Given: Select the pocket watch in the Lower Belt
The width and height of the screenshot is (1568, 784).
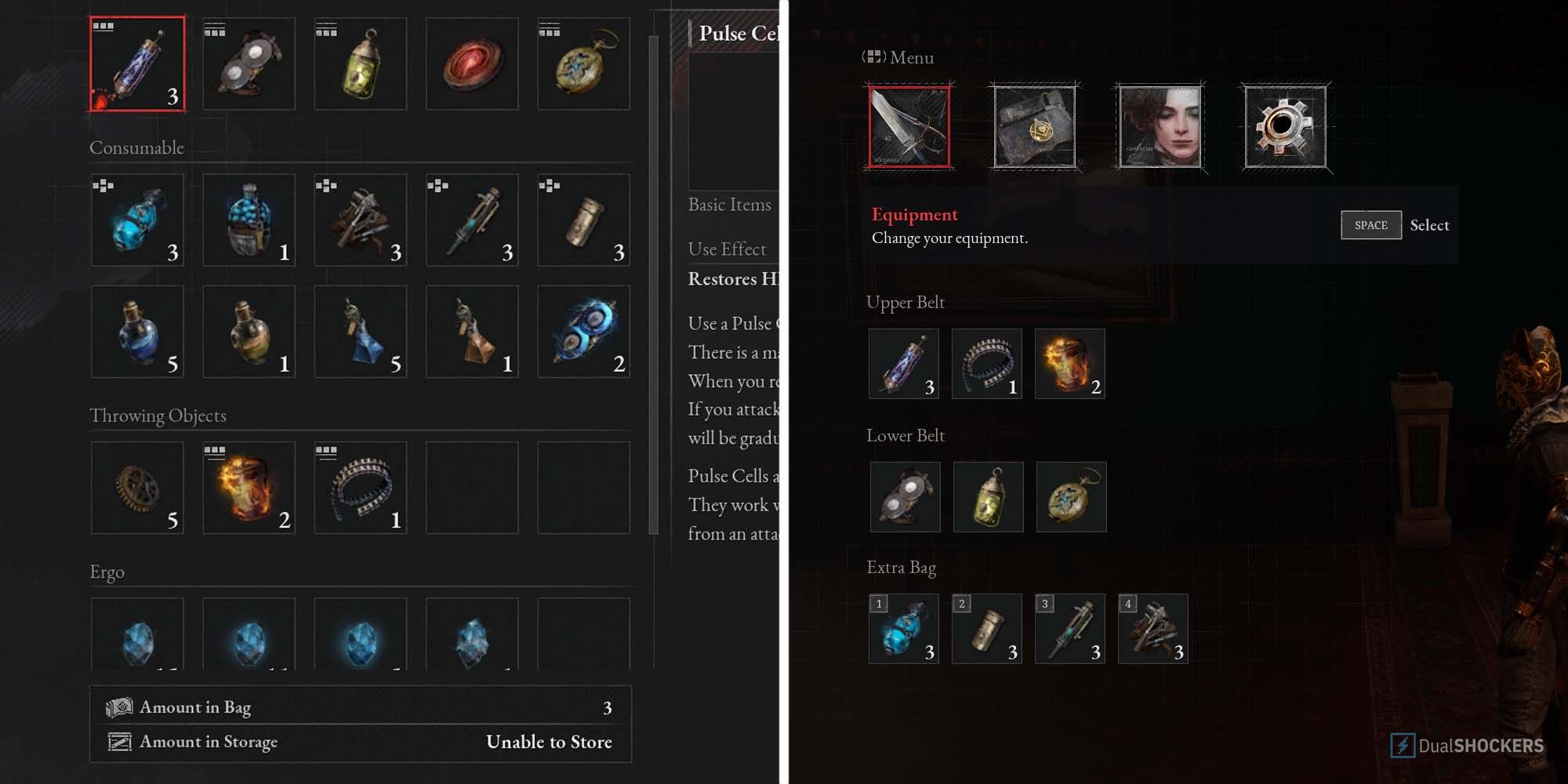Looking at the screenshot, I should pyautogui.click(x=1072, y=497).
